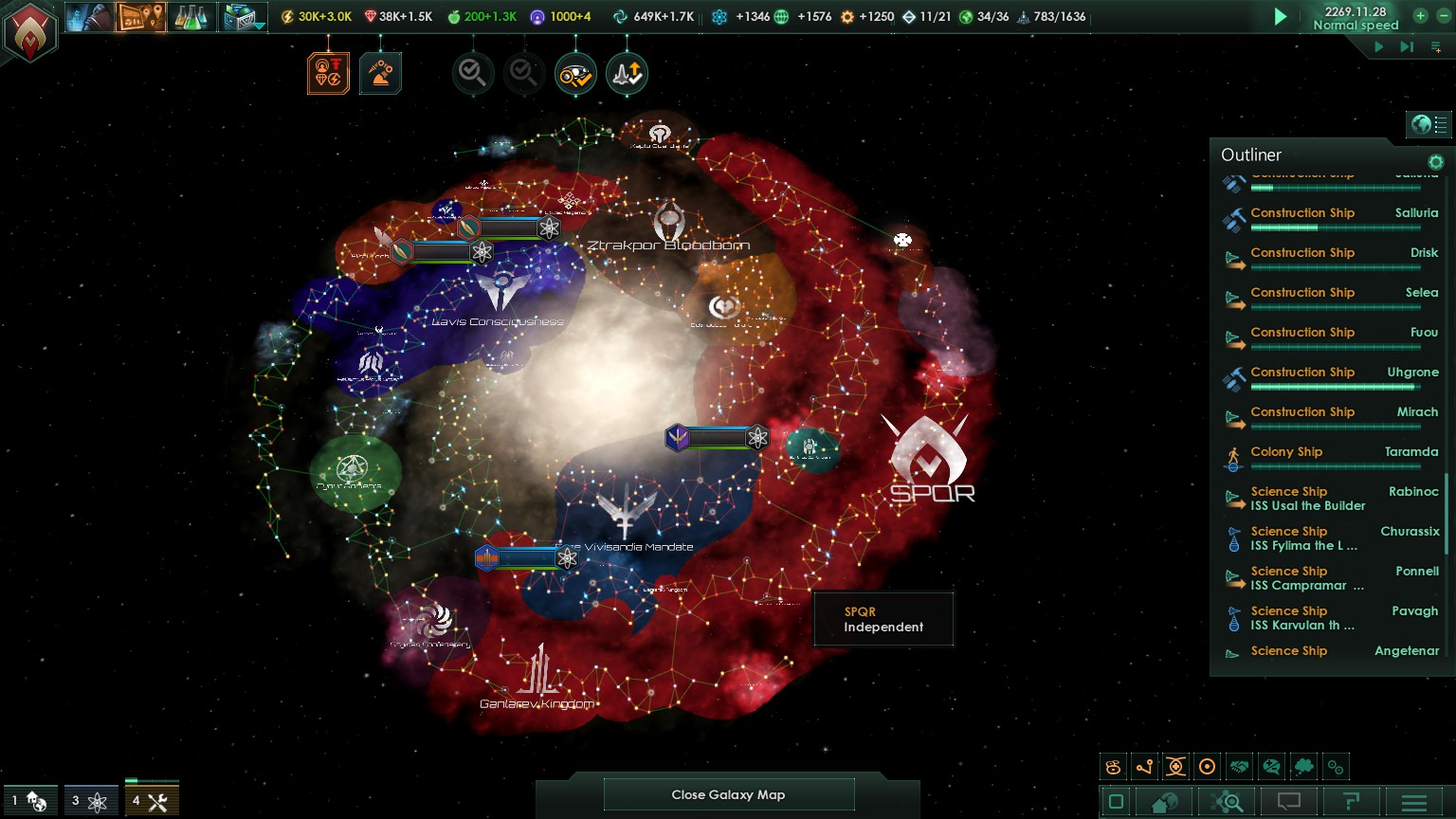1456x819 pixels.
Task: Go to home planet via house-globe button
Action: [x=1164, y=803]
